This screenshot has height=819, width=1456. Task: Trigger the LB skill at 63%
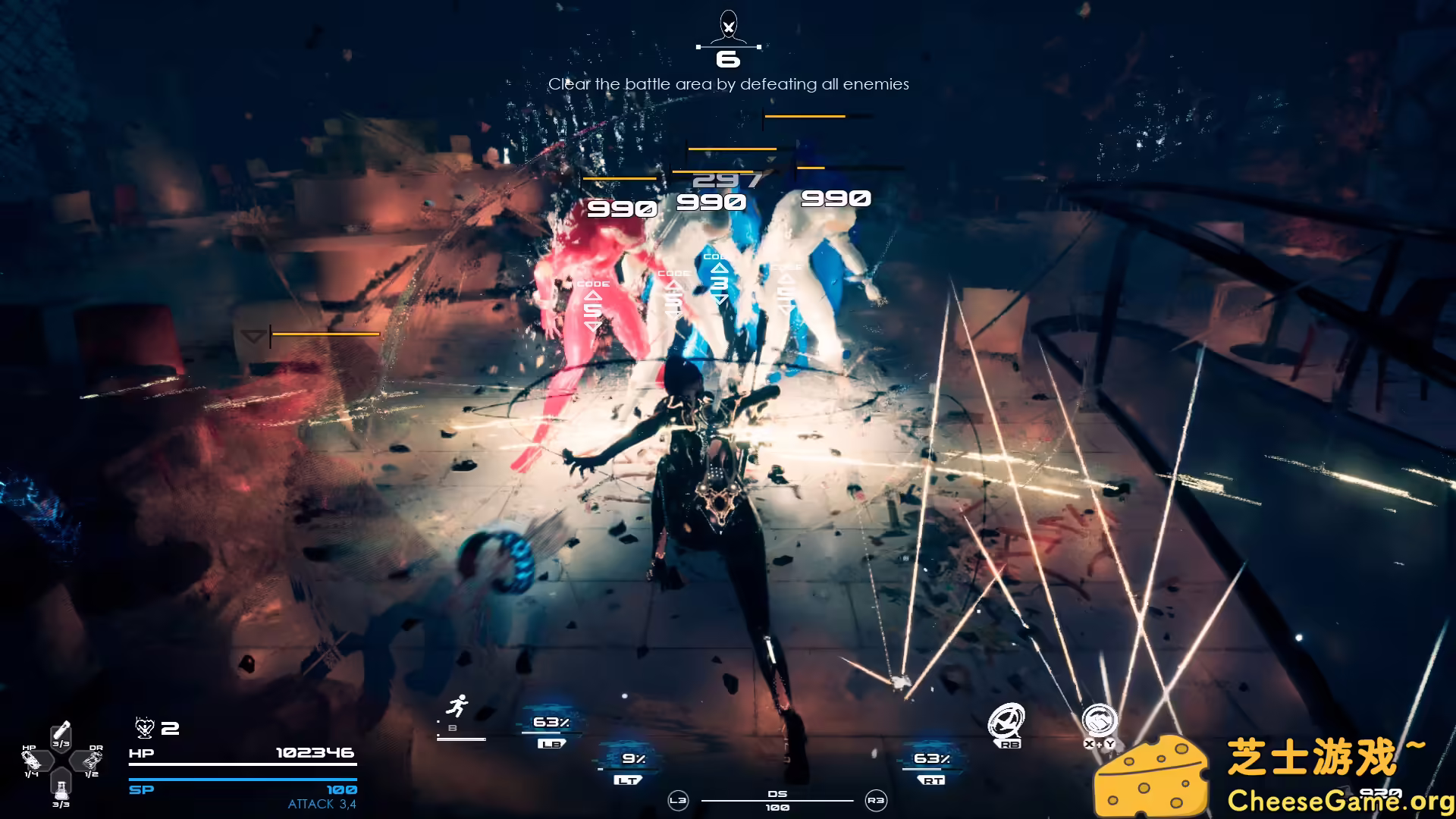click(551, 729)
